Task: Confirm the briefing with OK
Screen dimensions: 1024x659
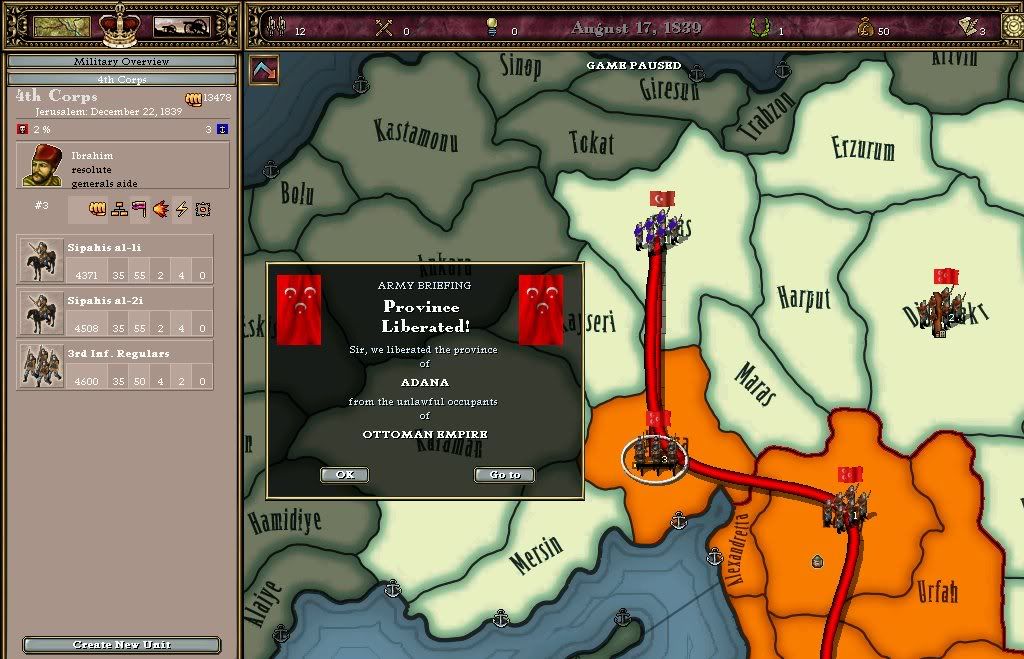Action: (x=344, y=475)
